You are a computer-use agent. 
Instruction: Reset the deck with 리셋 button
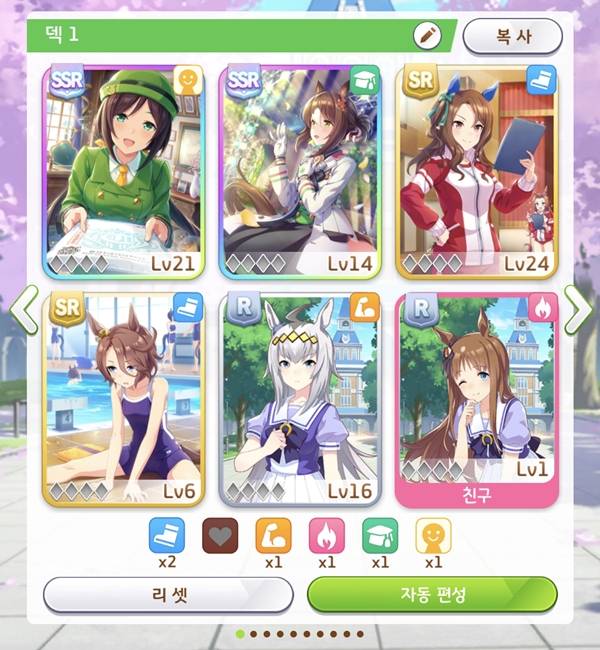coord(168,594)
